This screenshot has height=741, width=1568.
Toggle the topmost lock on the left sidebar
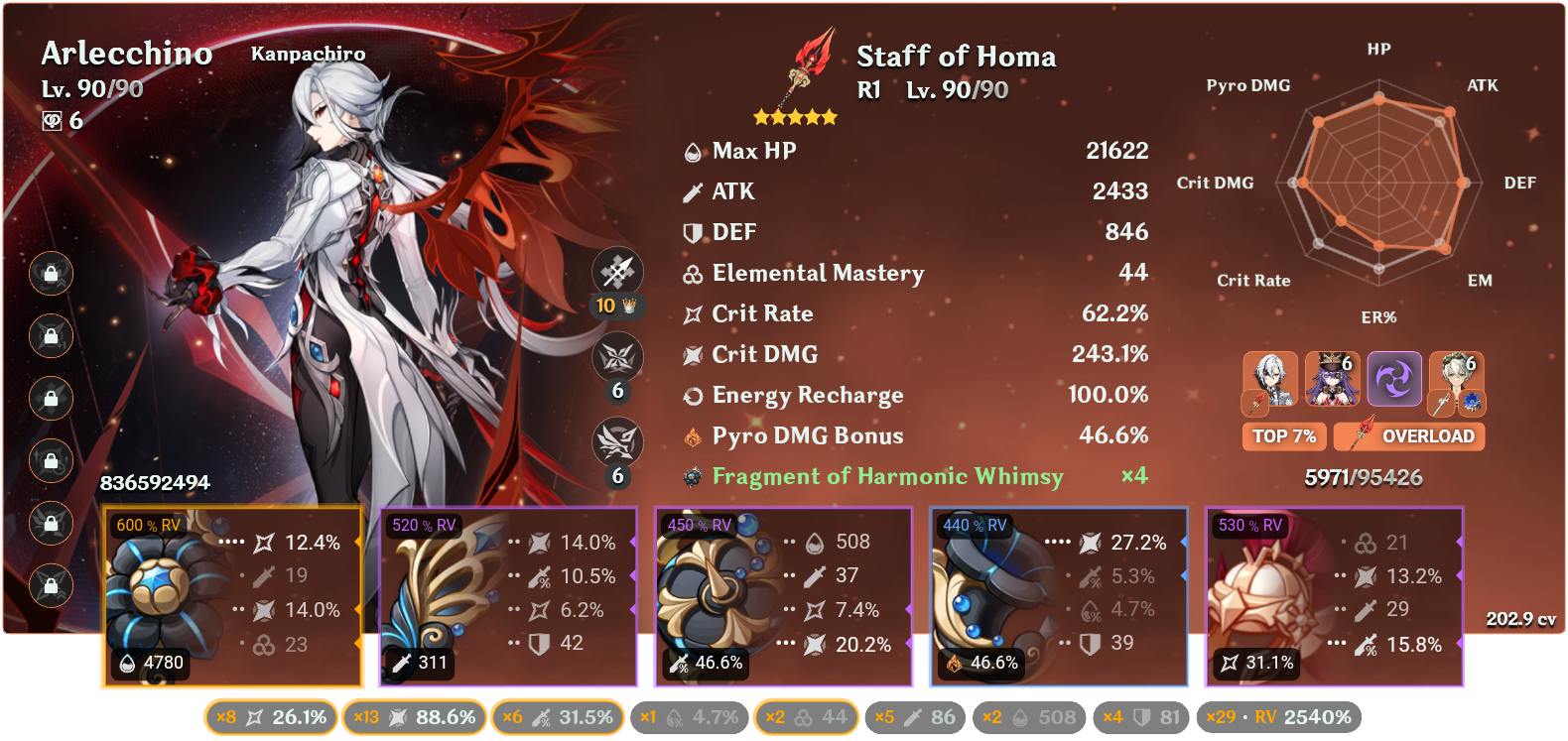click(51, 275)
